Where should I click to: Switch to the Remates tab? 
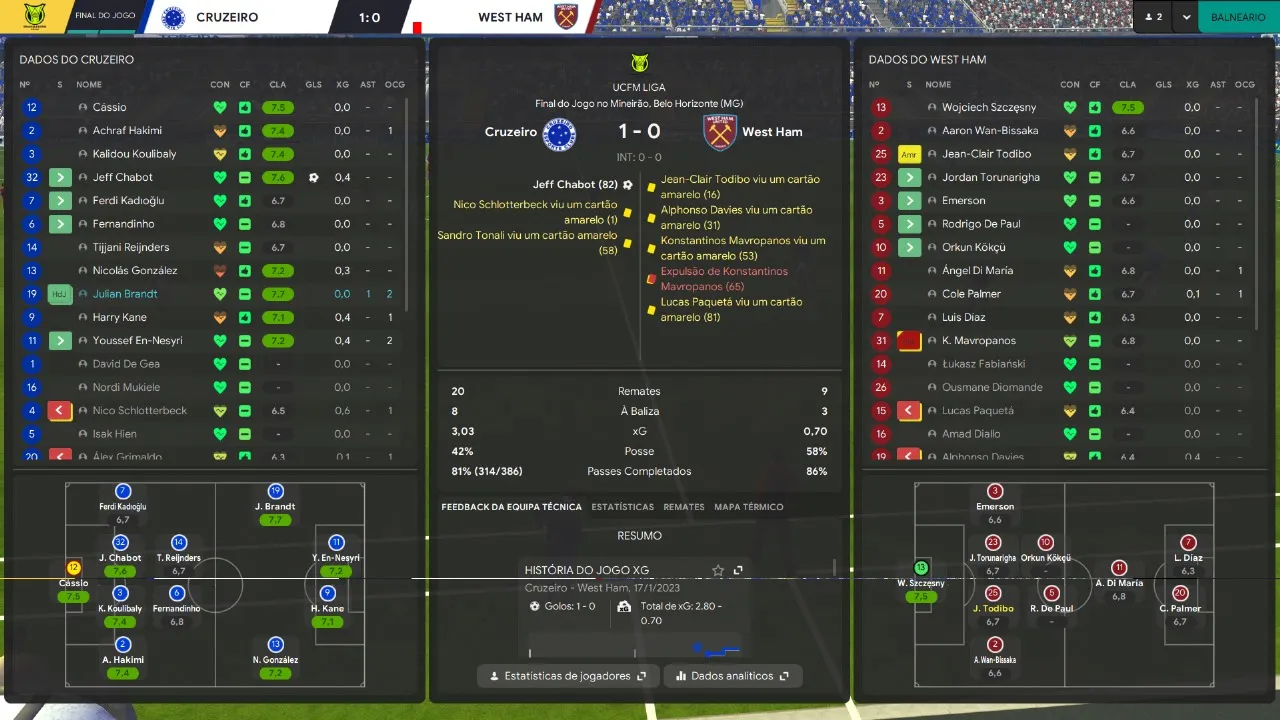pos(684,507)
